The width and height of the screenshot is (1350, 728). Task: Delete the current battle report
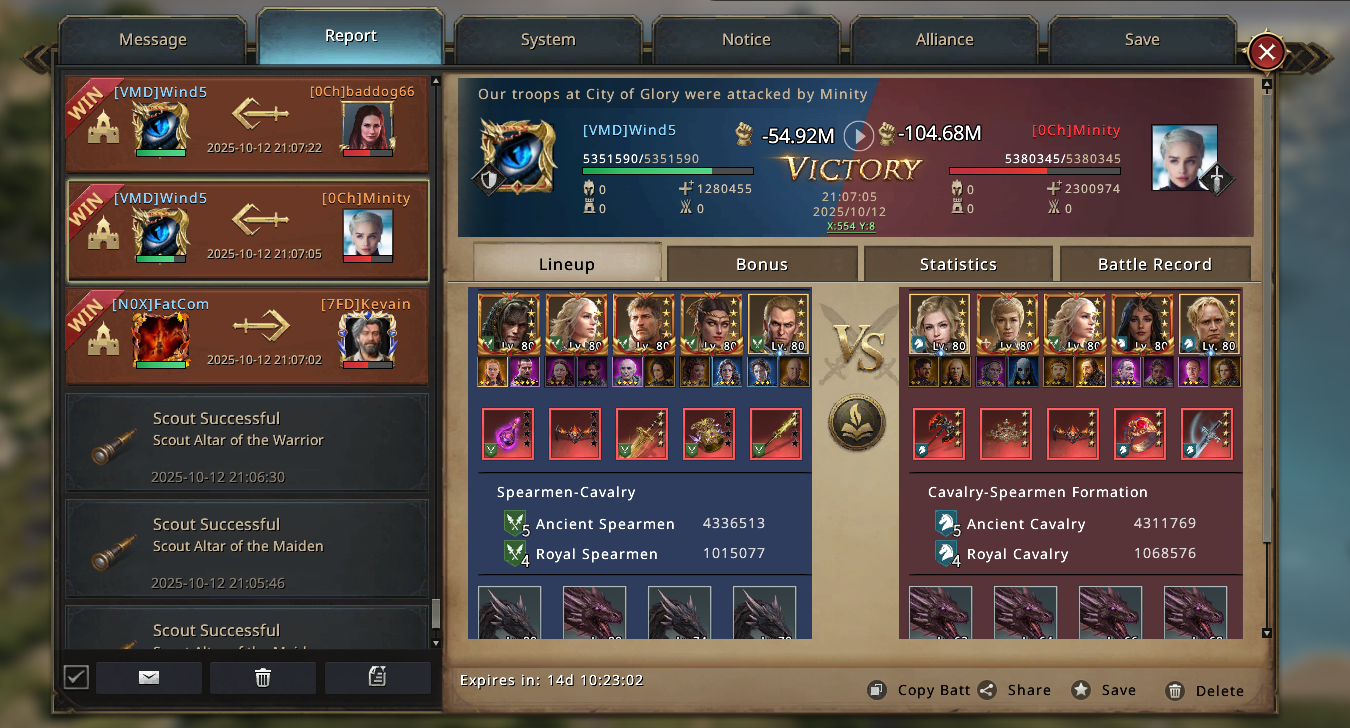tap(1205, 690)
